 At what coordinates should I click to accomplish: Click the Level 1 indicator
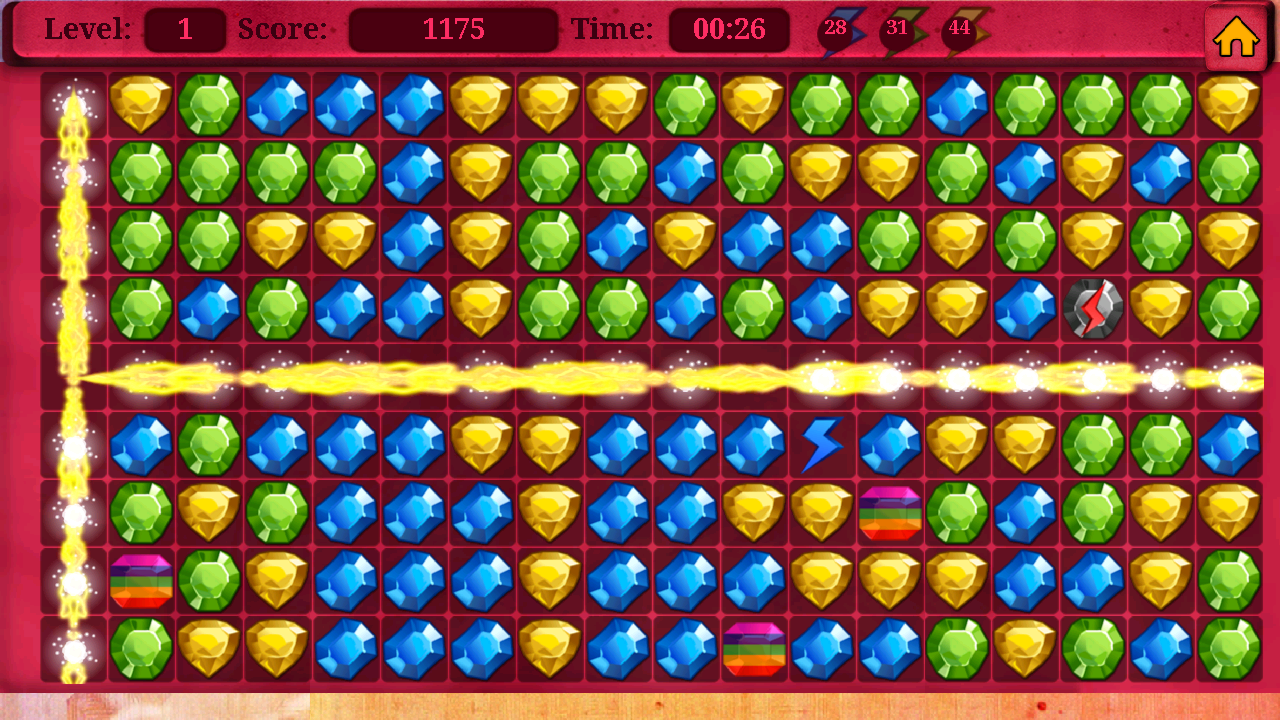[x=186, y=29]
